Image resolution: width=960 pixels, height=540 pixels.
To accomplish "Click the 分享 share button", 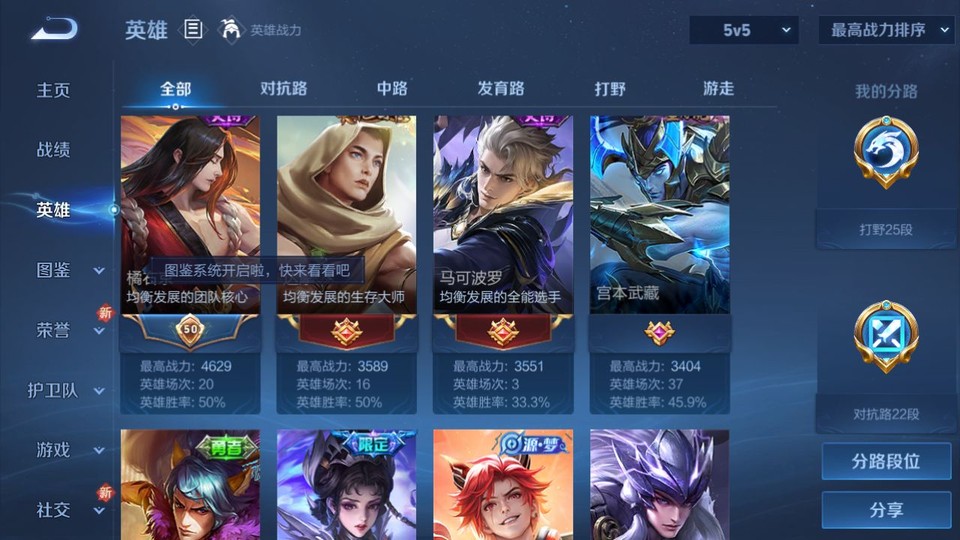I will [x=886, y=510].
